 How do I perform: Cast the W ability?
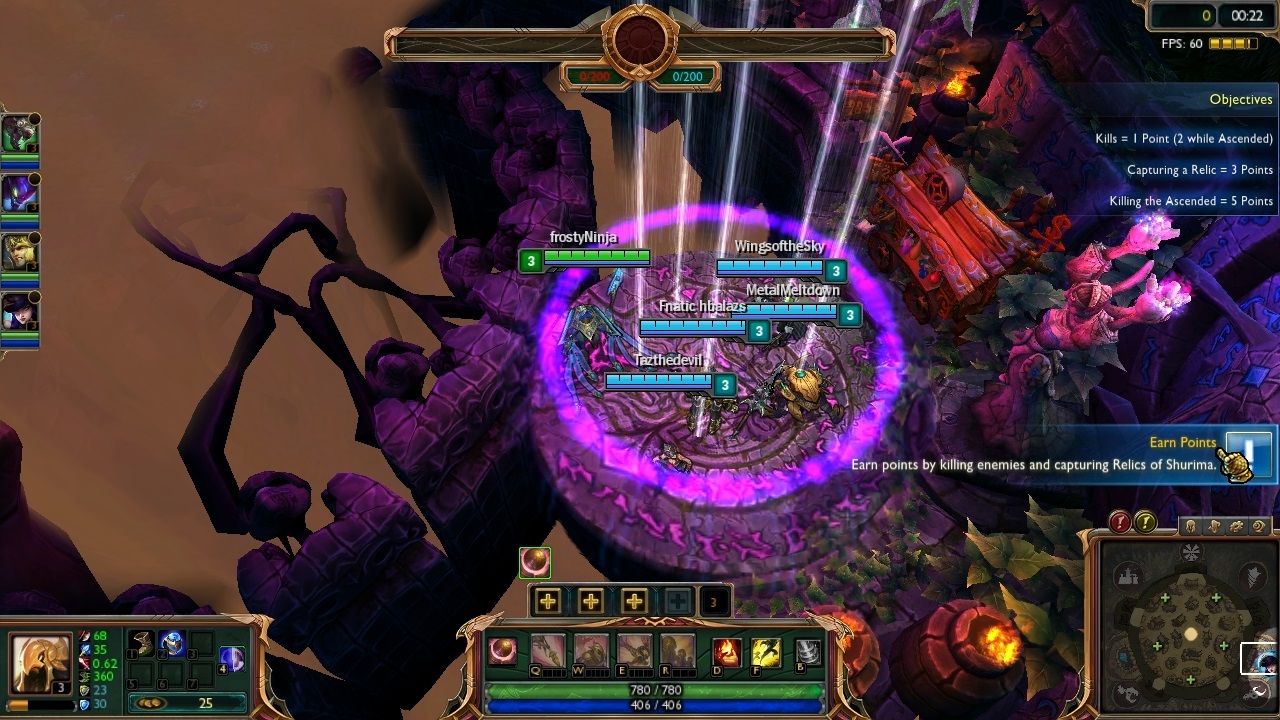click(591, 652)
